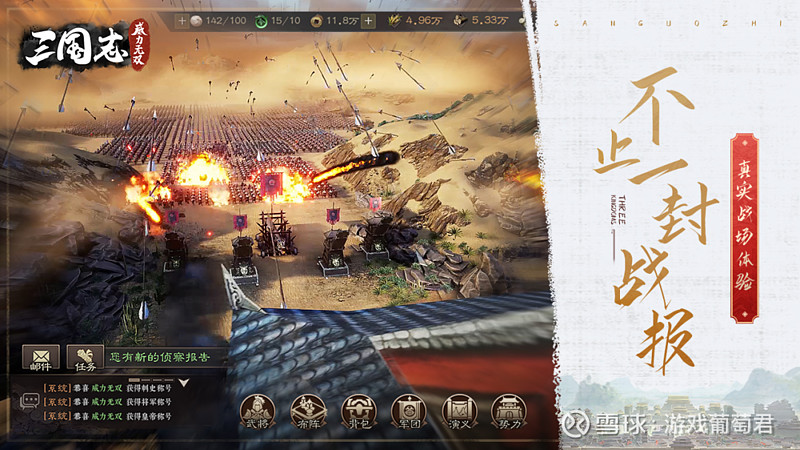This screenshot has height=450, width=800.
Task: Open the 演义 story menu
Action: (x=458, y=410)
